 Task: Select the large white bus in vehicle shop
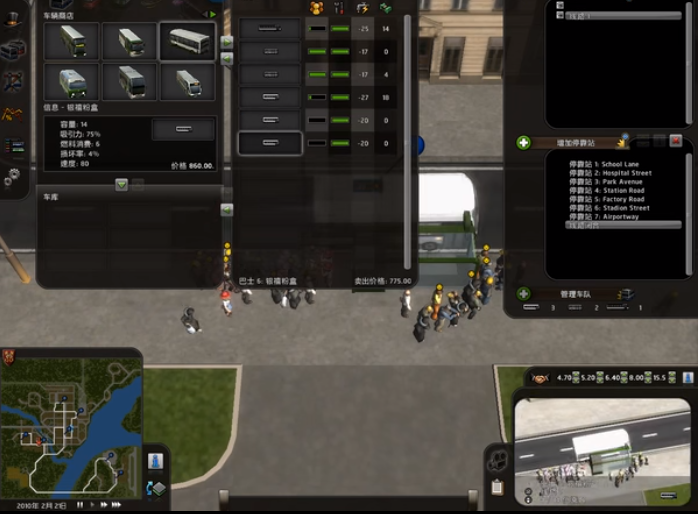(186, 41)
